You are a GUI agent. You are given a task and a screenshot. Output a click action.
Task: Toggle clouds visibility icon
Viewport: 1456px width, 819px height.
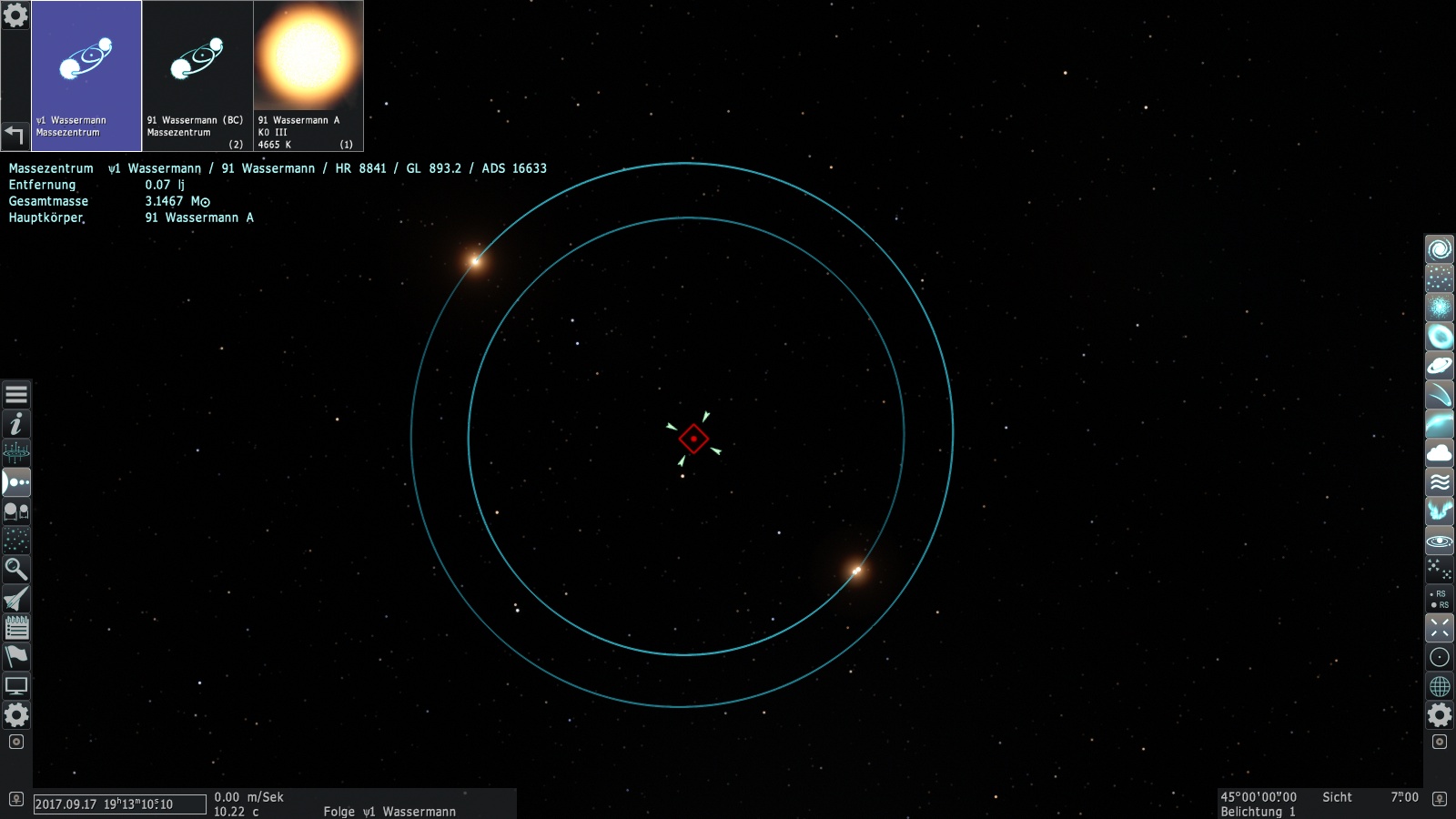[1440, 453]
